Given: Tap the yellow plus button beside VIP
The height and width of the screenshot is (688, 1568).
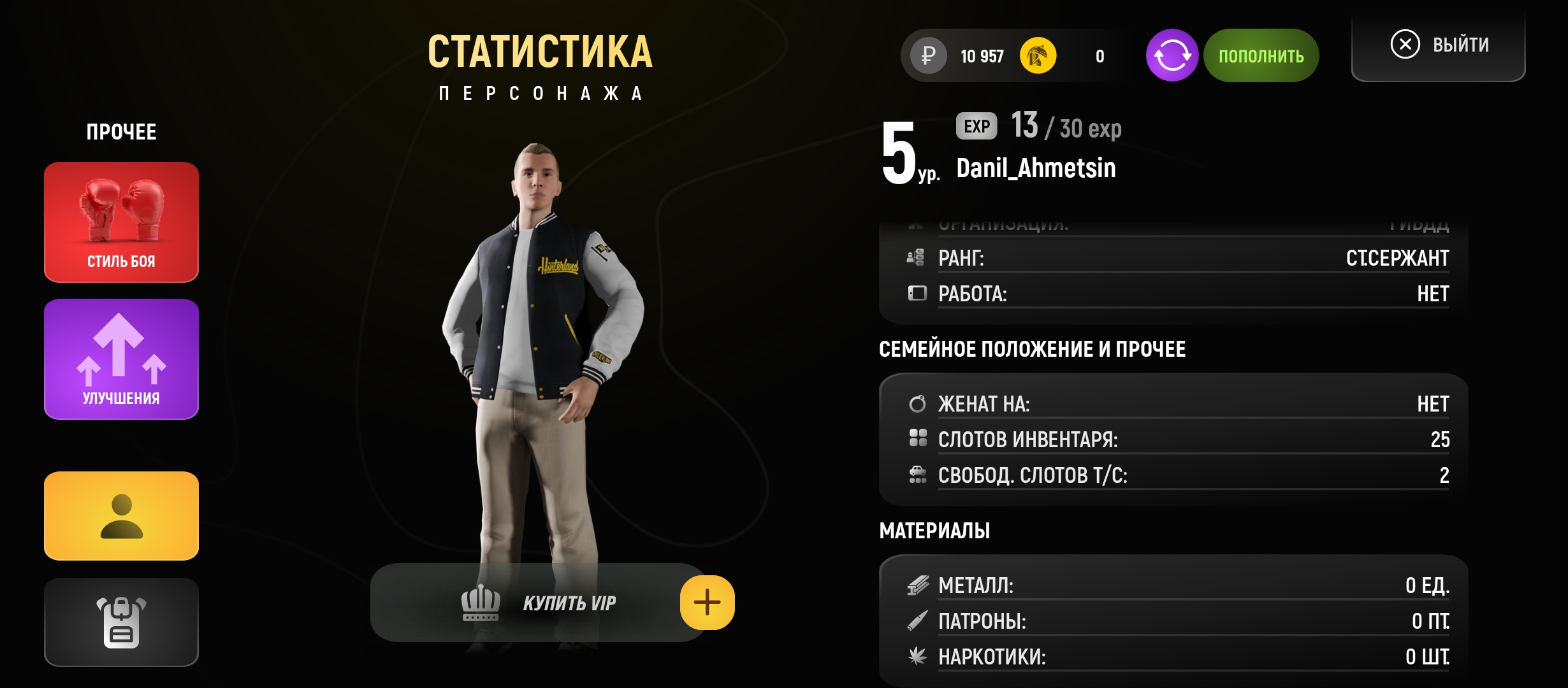Looking at the screenshot, I should (x=707, y=603).
